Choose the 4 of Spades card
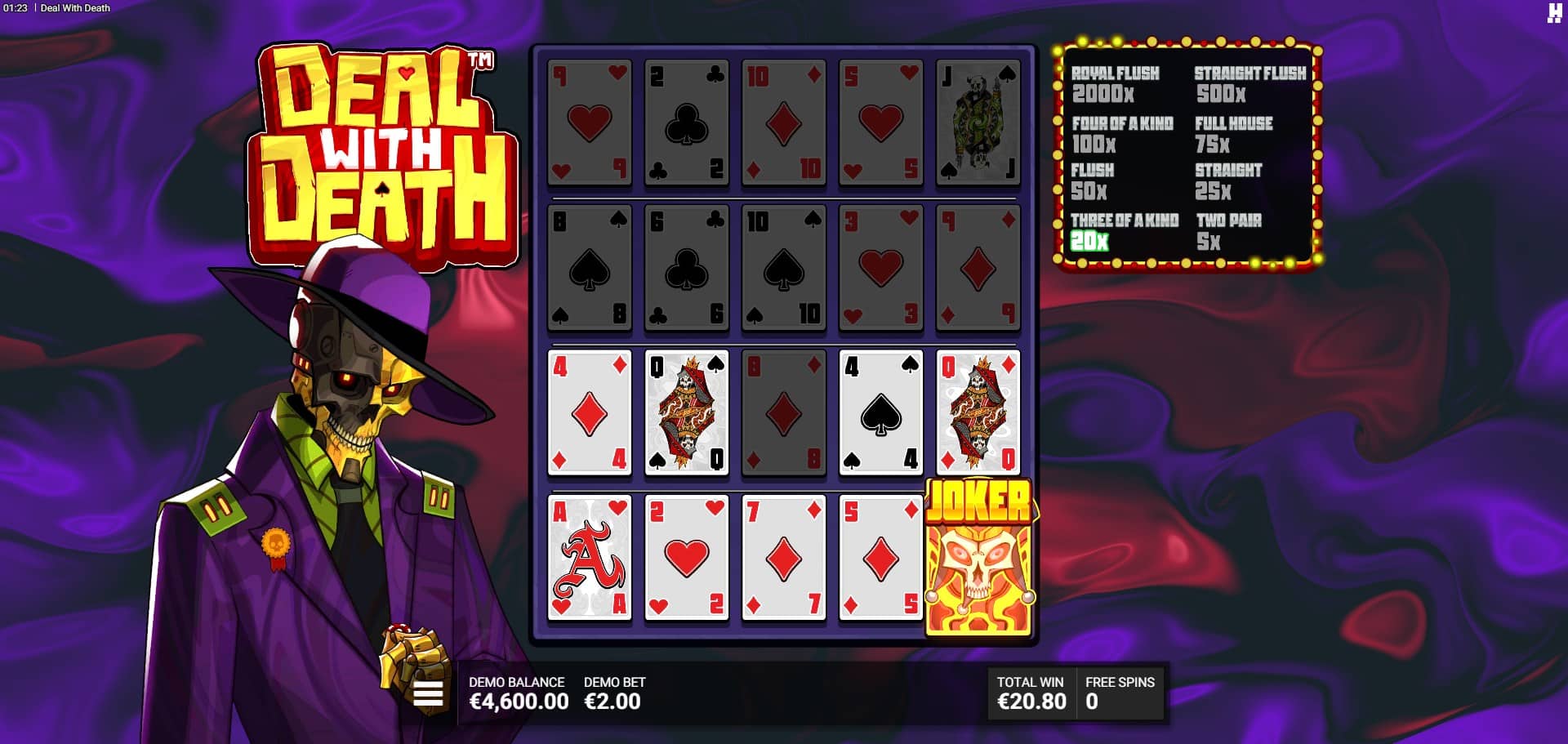 (880, 413)
